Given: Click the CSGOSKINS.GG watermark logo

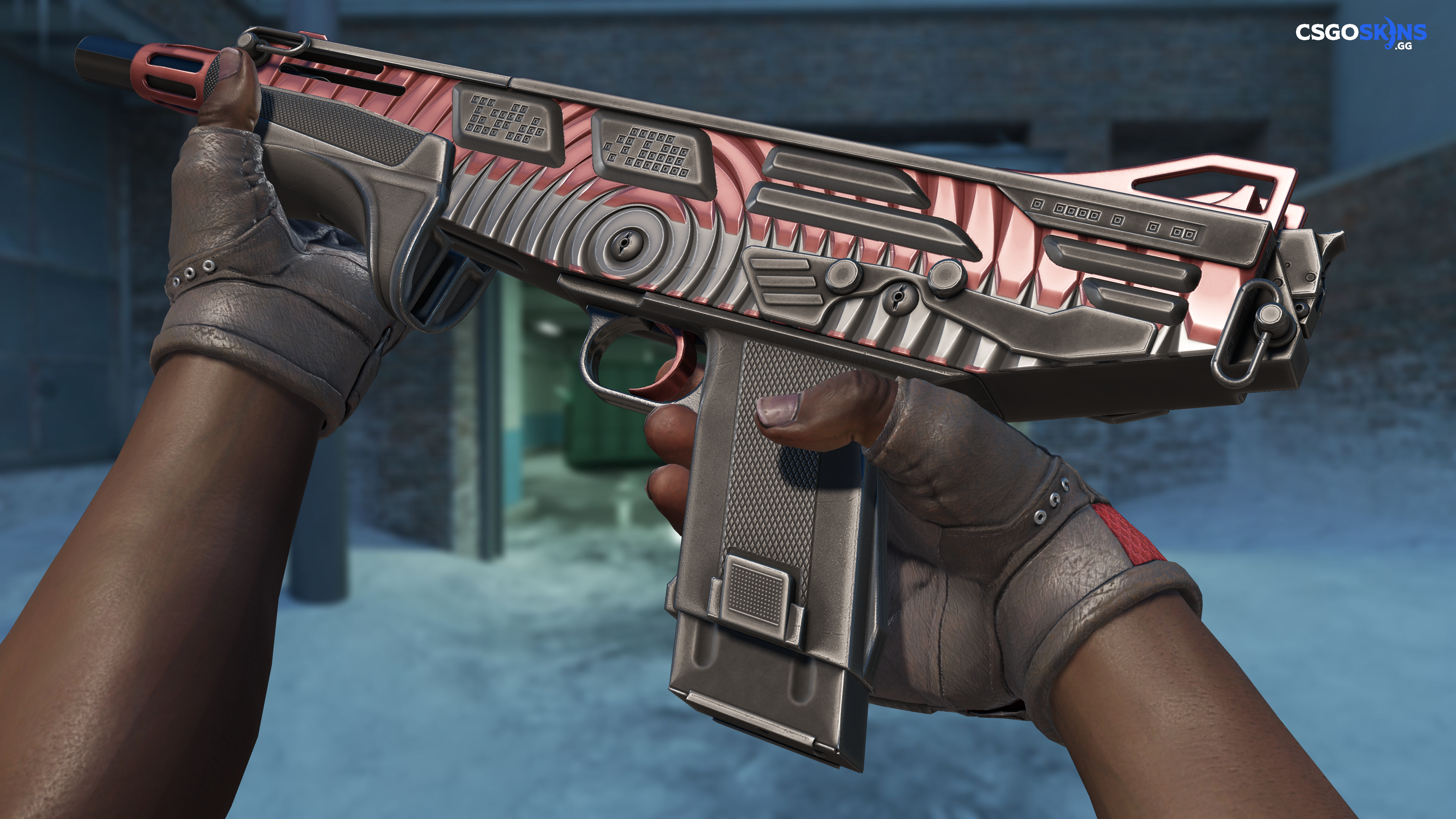Looking at the screenshot, I should click(x=1360, y=34).
